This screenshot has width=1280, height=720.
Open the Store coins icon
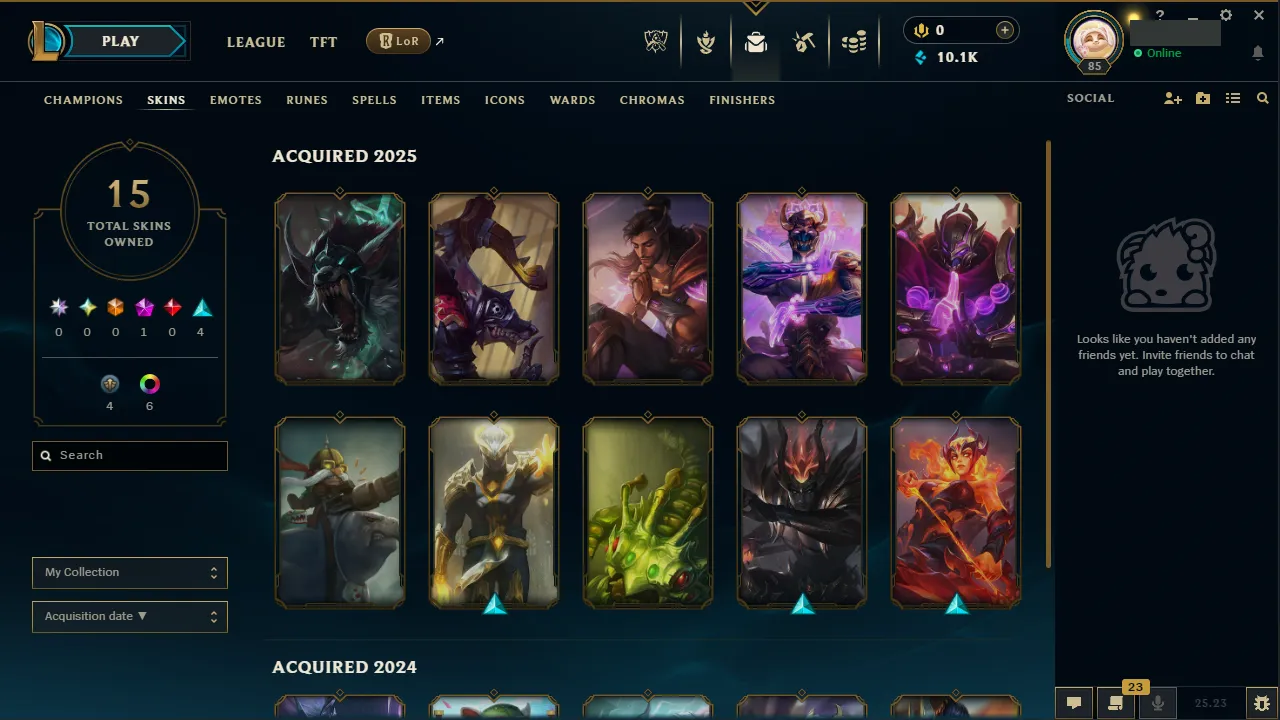(x=854, y=41)
